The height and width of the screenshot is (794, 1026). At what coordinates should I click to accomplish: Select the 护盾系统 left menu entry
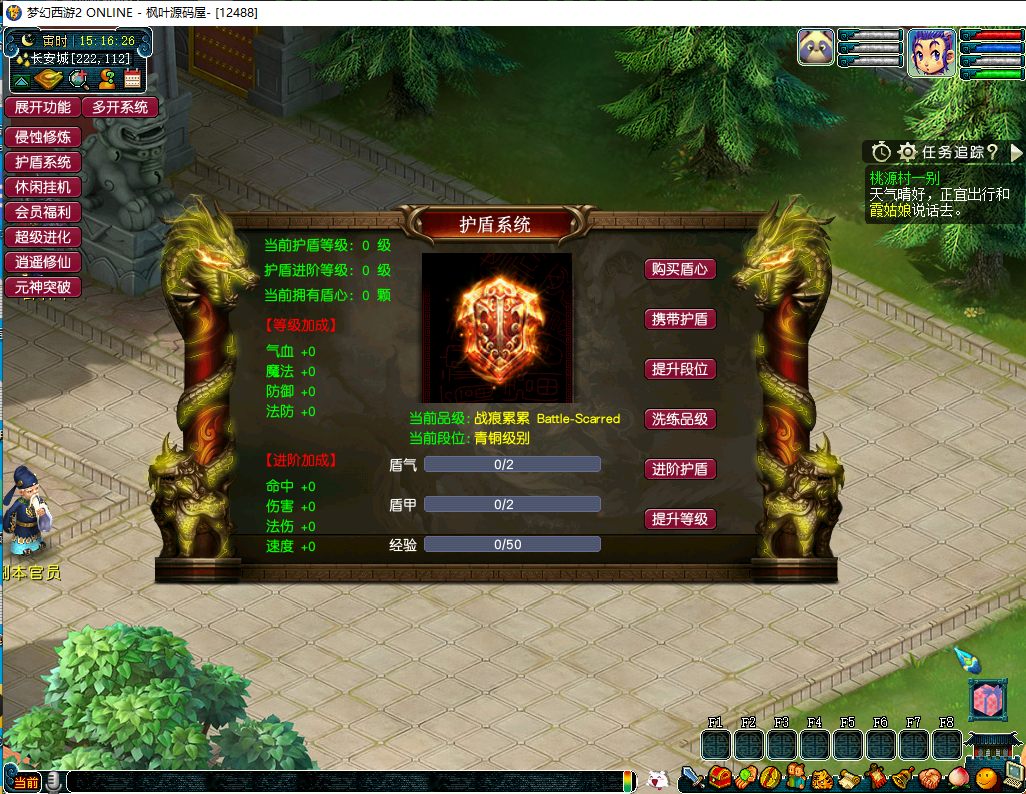point(43,162)
